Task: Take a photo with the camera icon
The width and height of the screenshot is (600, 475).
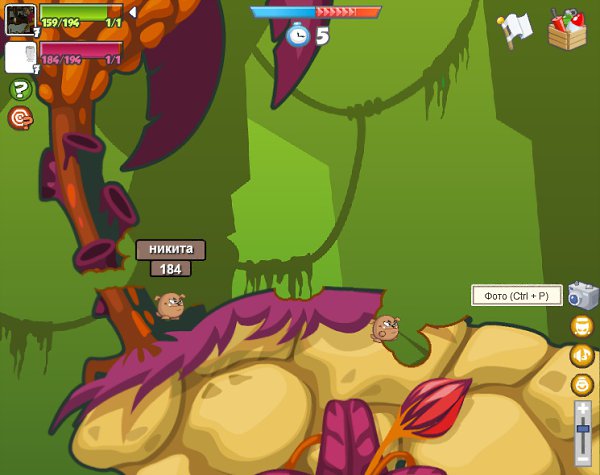Action: point(582,295)
